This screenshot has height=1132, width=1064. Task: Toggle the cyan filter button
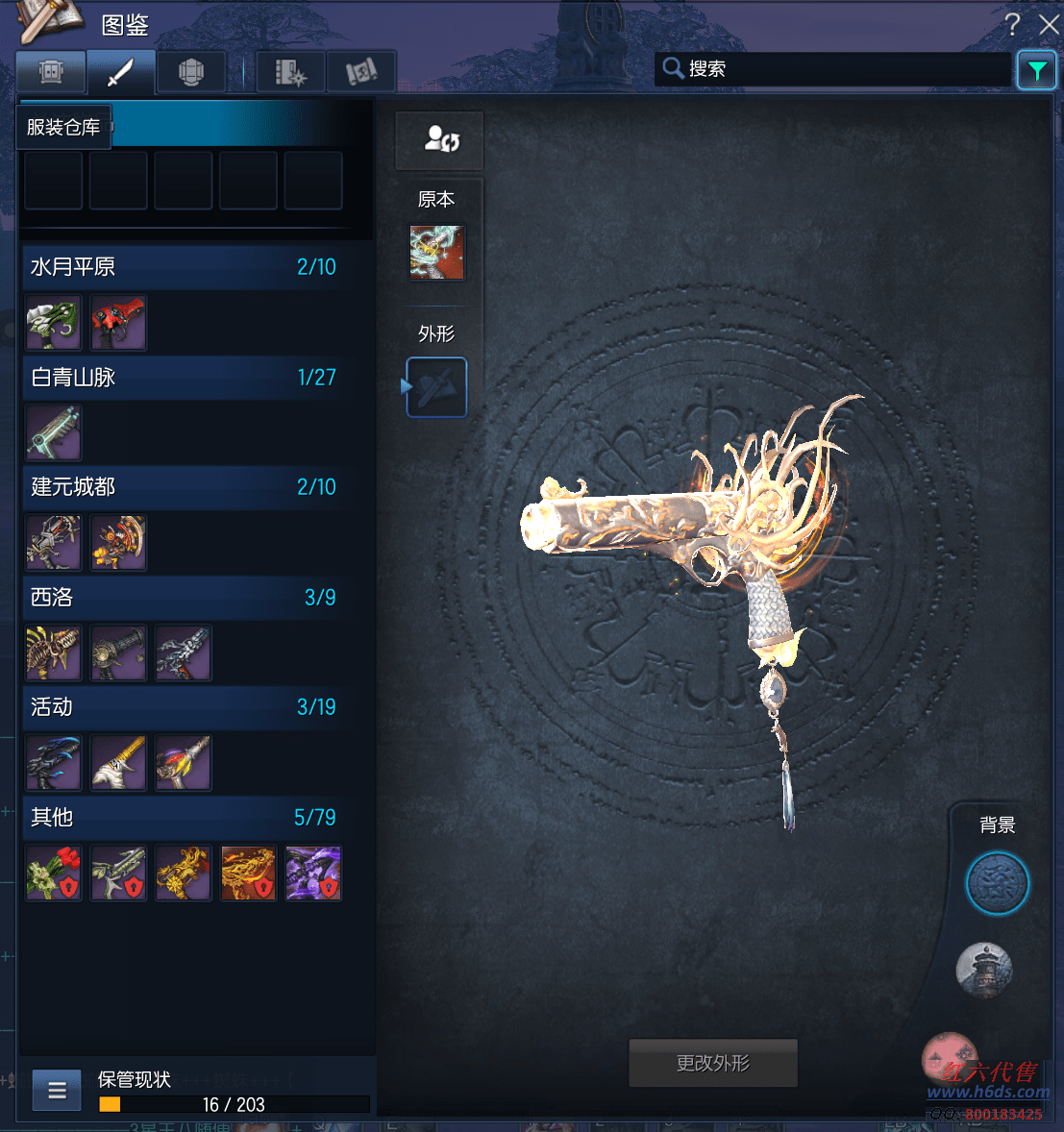[1036, 70]
